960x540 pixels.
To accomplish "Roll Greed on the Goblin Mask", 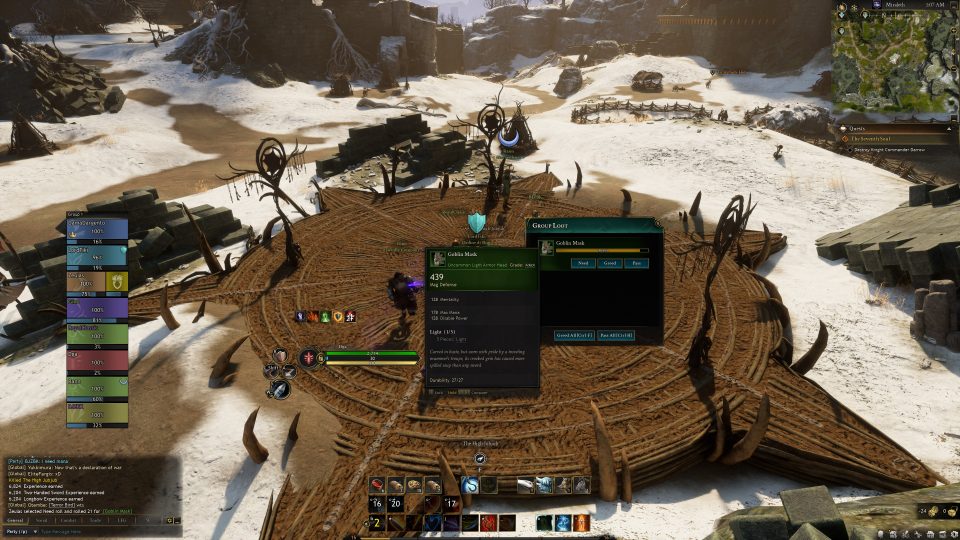I will [609, 263].
